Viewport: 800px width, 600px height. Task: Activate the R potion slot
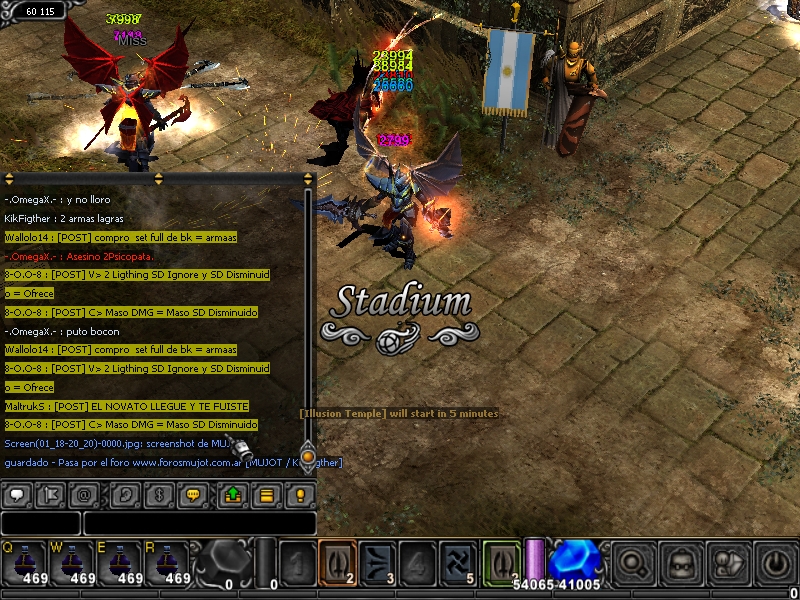pos(168,564)
